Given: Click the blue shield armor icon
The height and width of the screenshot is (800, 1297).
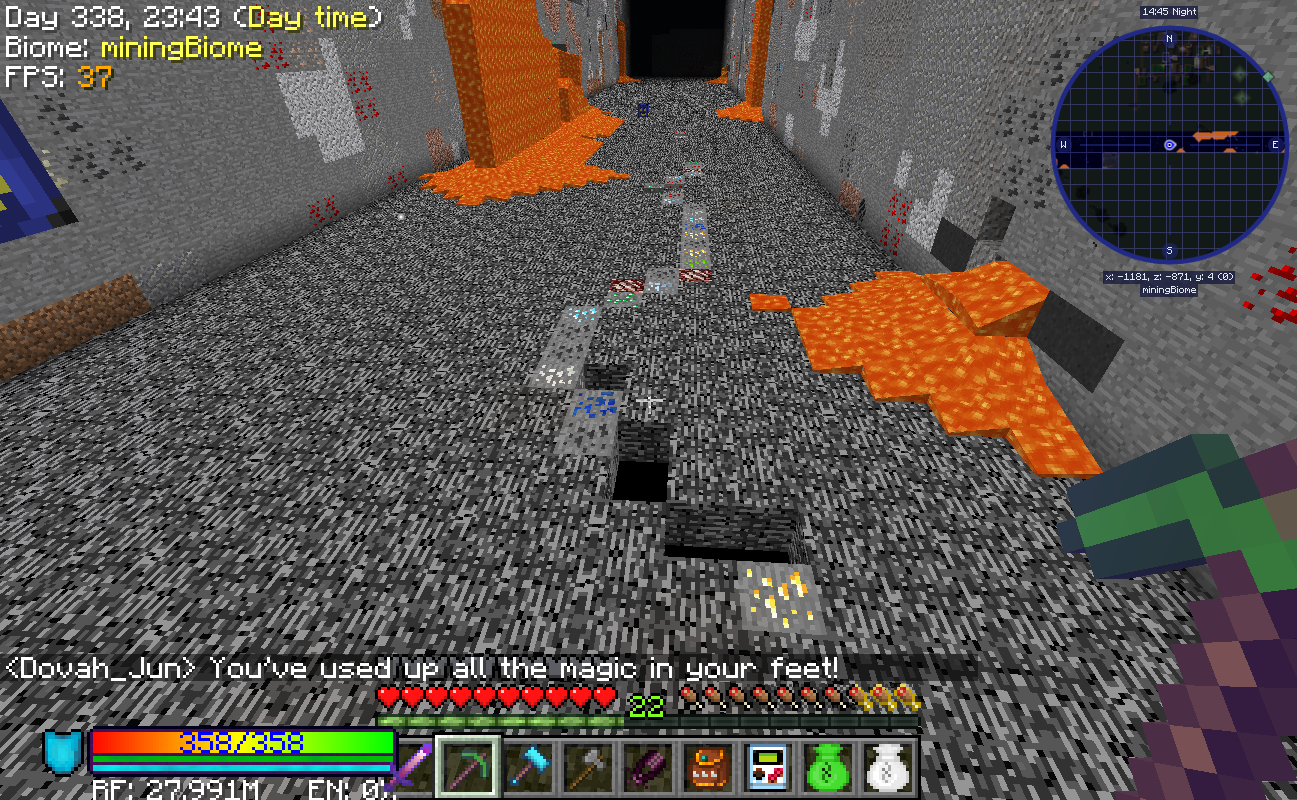Looking at the screenshot, I should 63,753.
